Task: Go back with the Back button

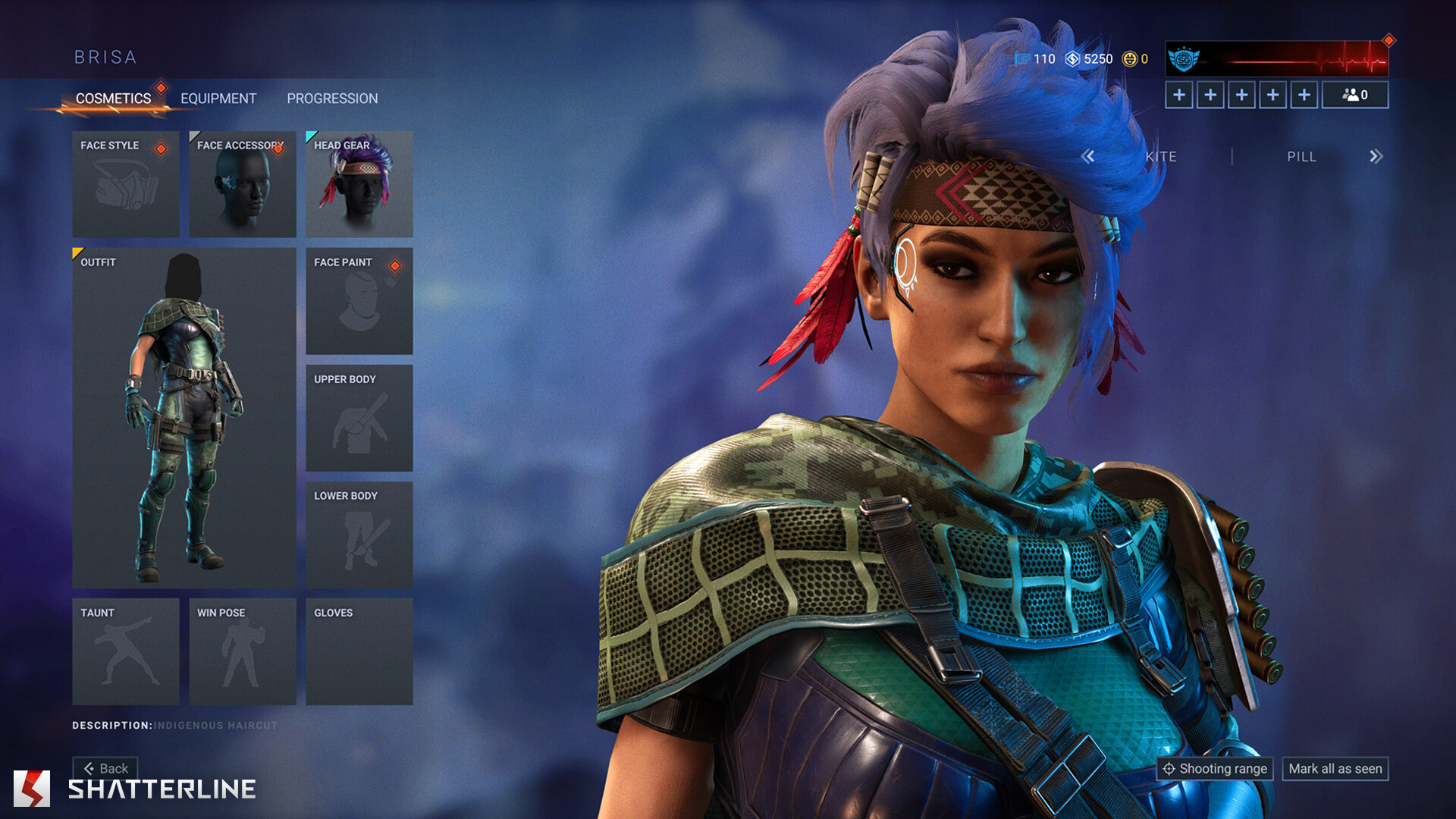Action: coord(106,768)
